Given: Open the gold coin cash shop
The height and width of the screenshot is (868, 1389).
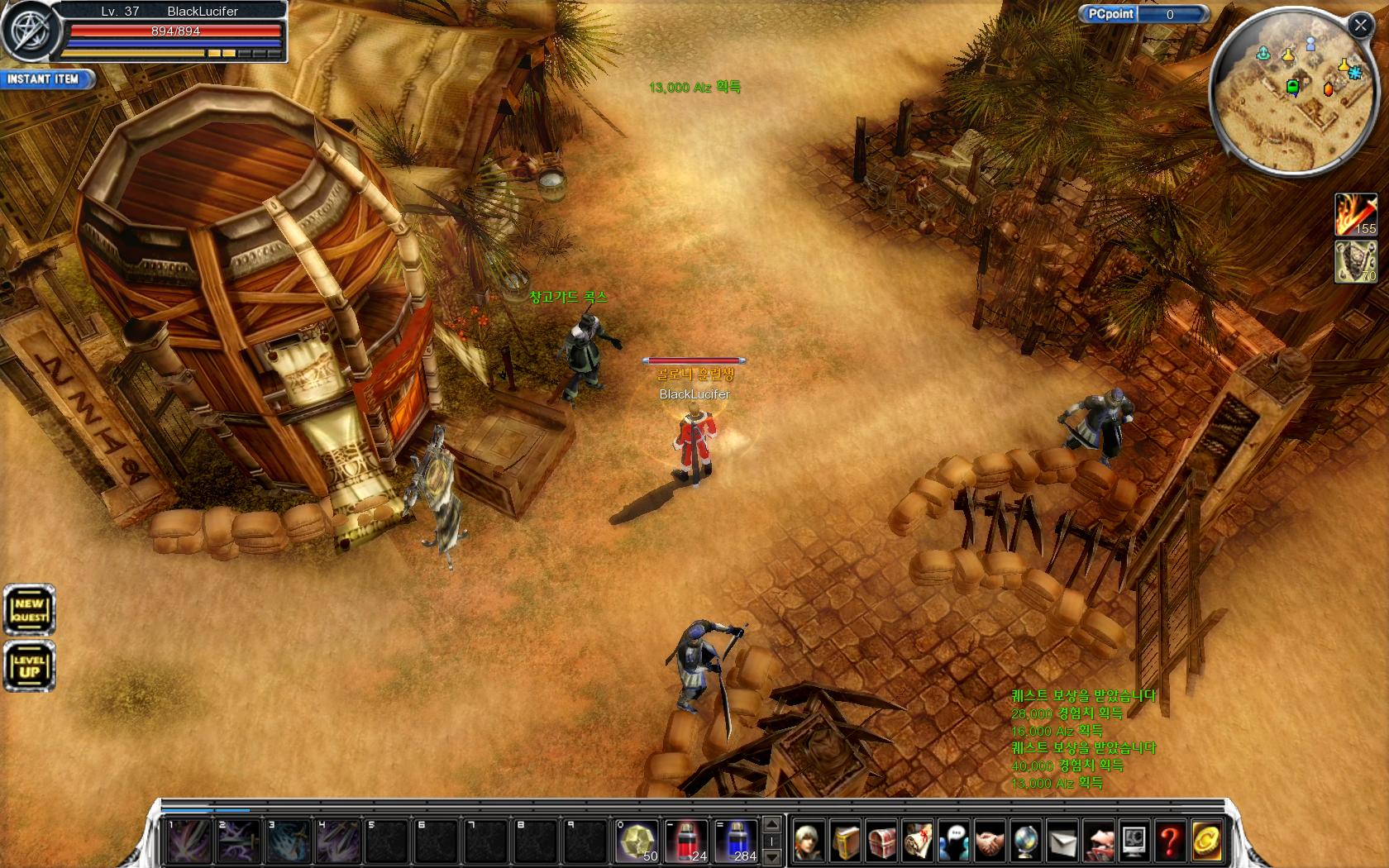Looking at the screenshot, I should 1206,842.
